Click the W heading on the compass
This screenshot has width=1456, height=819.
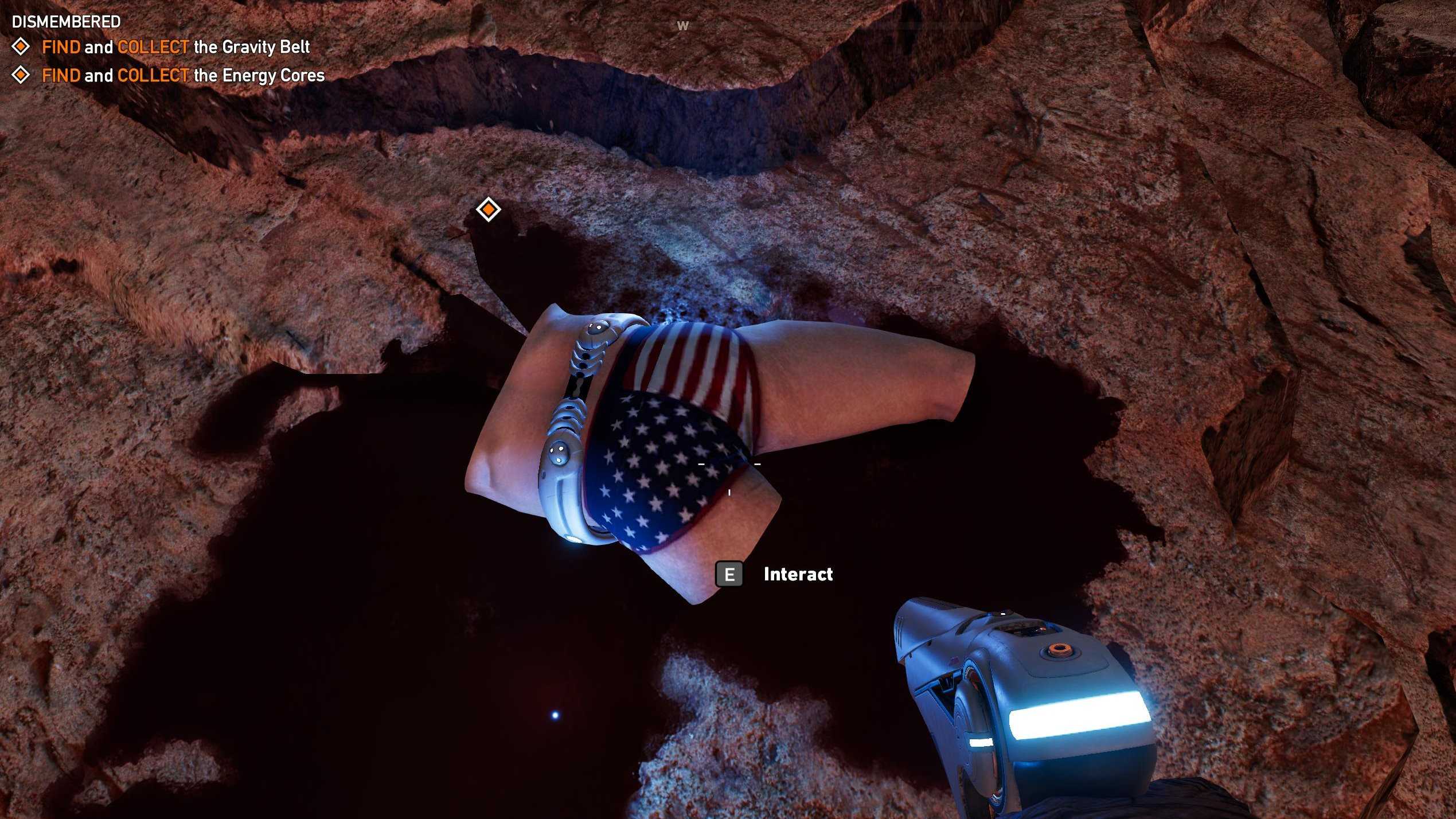[682, 26]
